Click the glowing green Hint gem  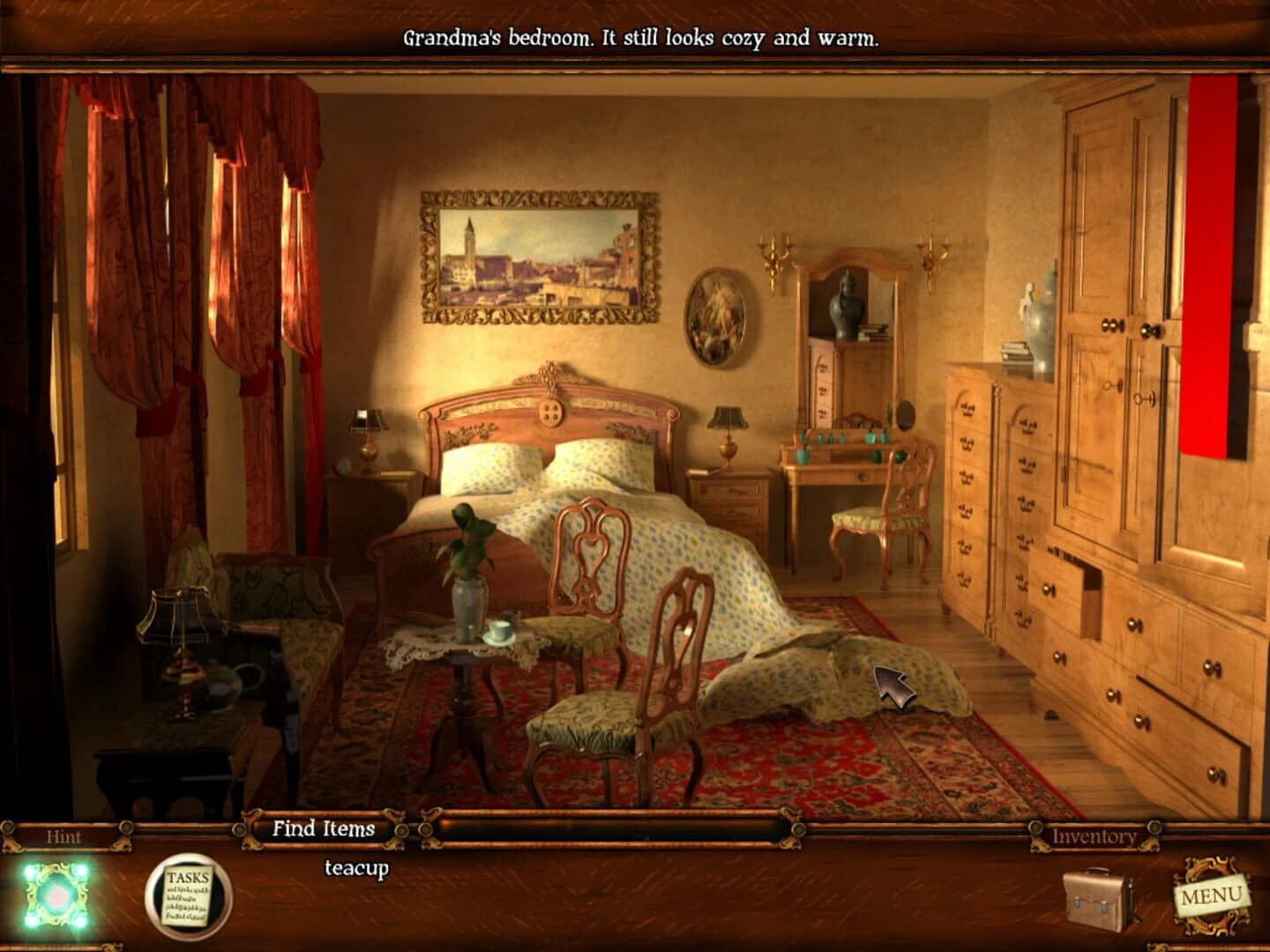[x=55, y=895]
